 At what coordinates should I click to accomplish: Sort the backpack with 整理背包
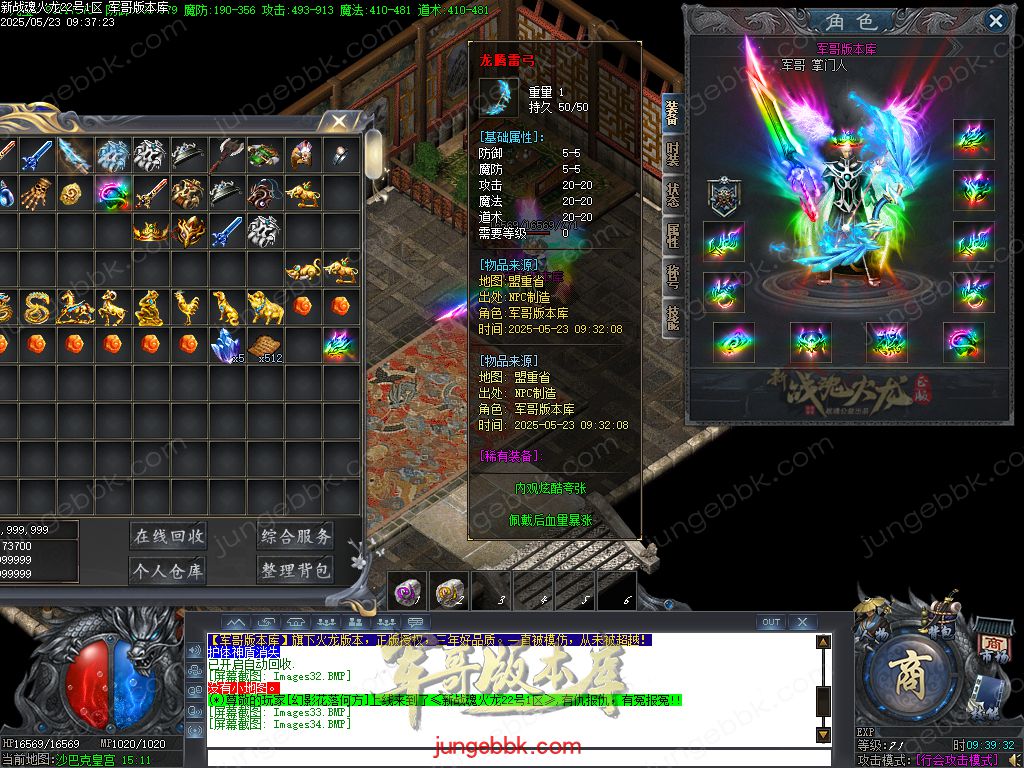click(296, 571)
